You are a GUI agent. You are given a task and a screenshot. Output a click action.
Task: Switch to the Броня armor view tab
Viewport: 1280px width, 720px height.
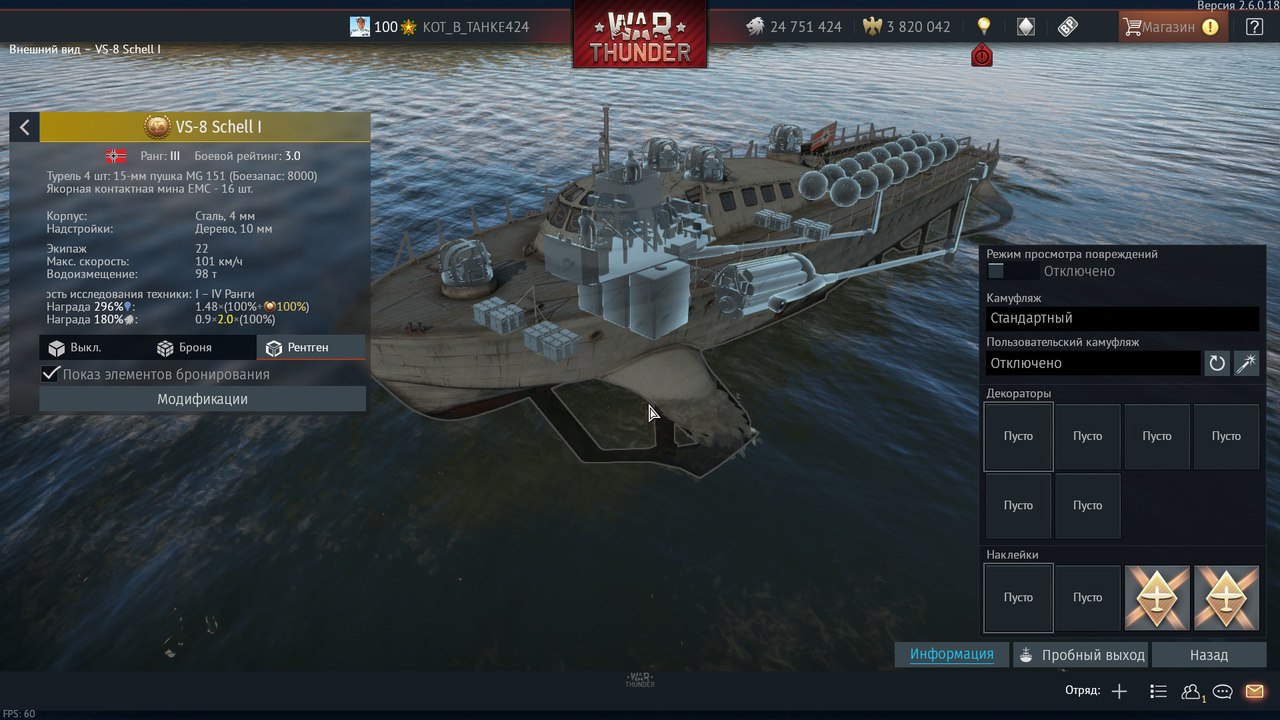coord(184,348)
